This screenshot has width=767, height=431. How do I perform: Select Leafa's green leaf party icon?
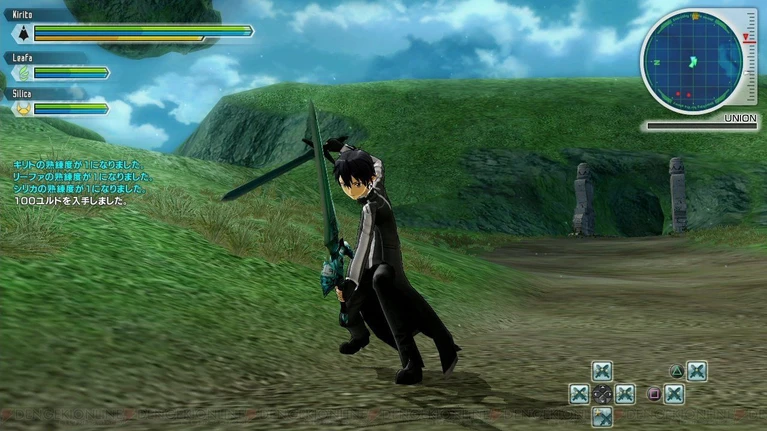tap(22, 72)
